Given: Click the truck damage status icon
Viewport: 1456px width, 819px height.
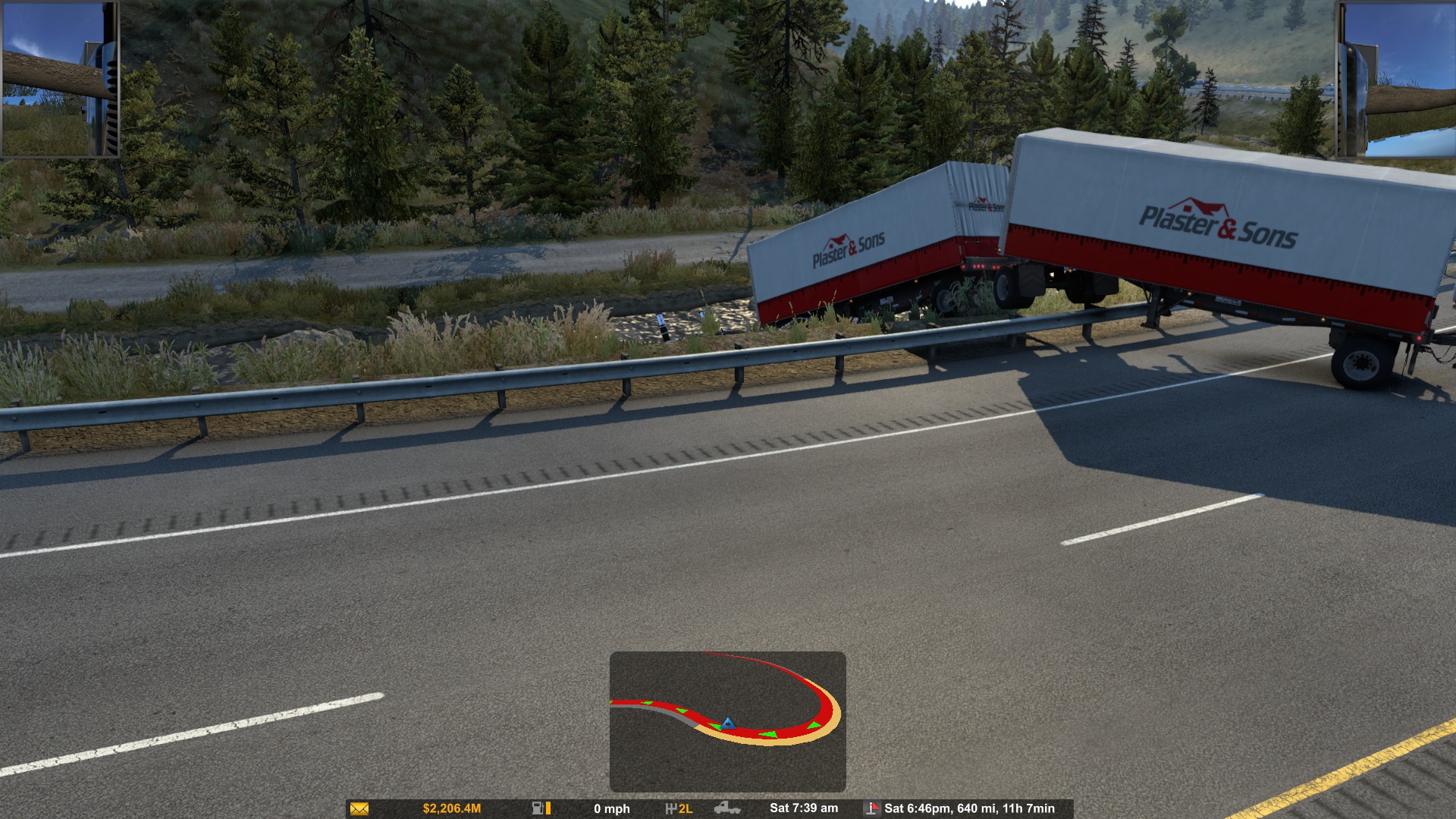Looking at the screenshot, I should point(727,808).
